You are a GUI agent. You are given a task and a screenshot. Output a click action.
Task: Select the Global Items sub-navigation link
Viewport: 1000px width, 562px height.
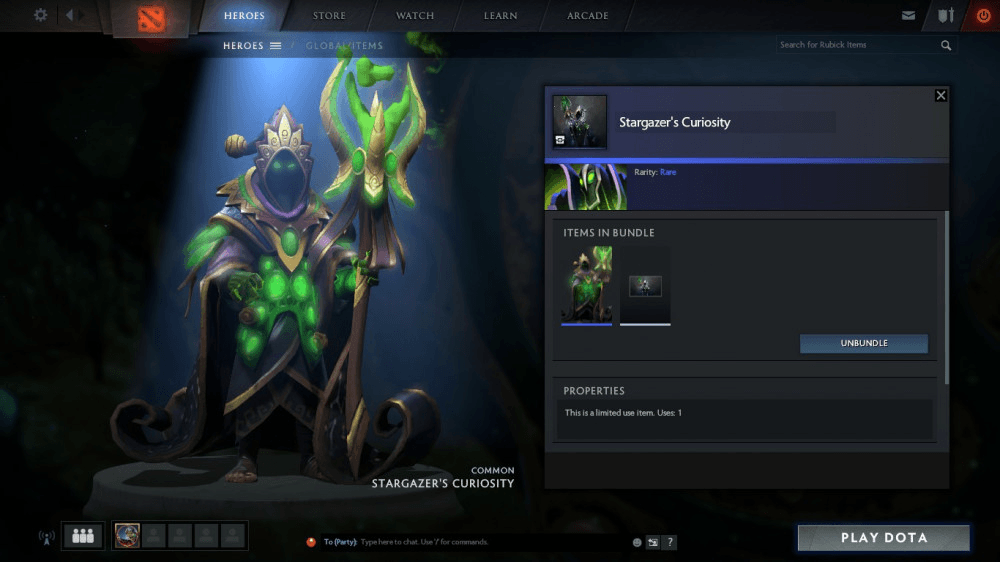(x=342, y=46)
